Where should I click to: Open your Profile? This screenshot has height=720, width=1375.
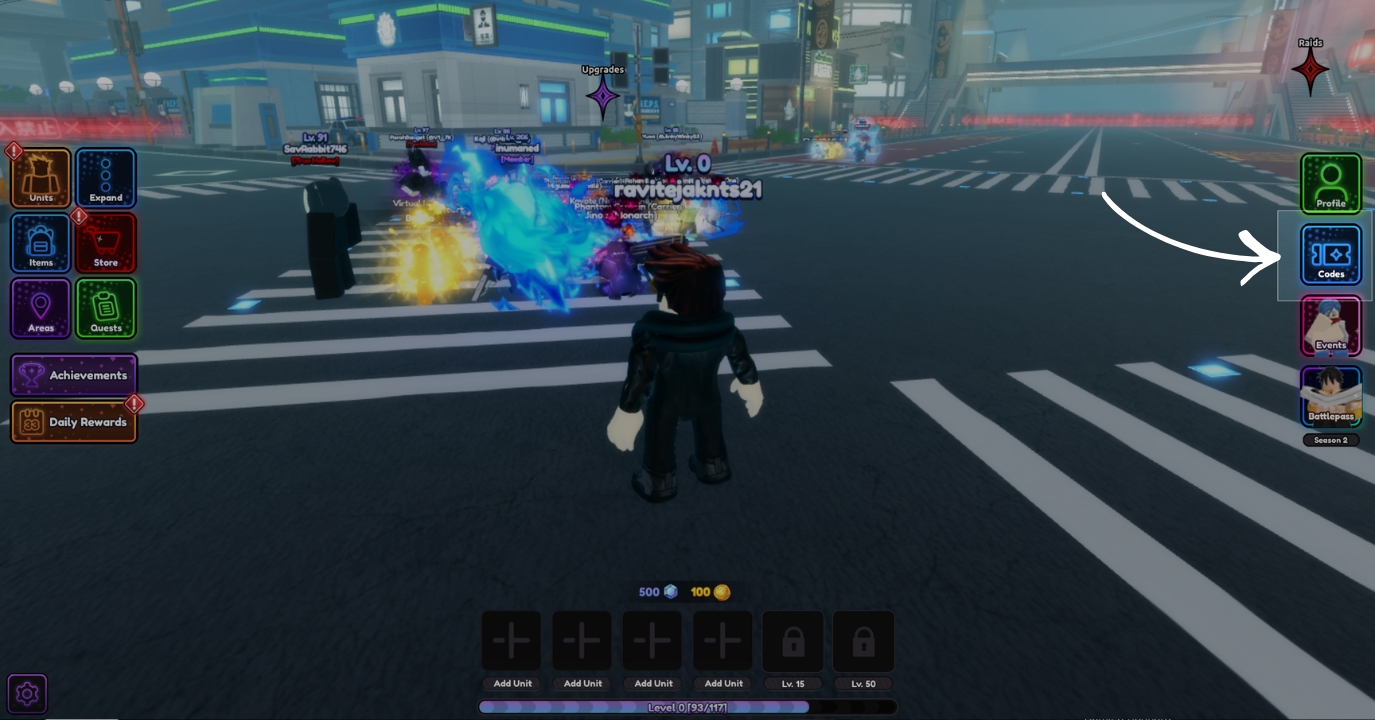1331,184
